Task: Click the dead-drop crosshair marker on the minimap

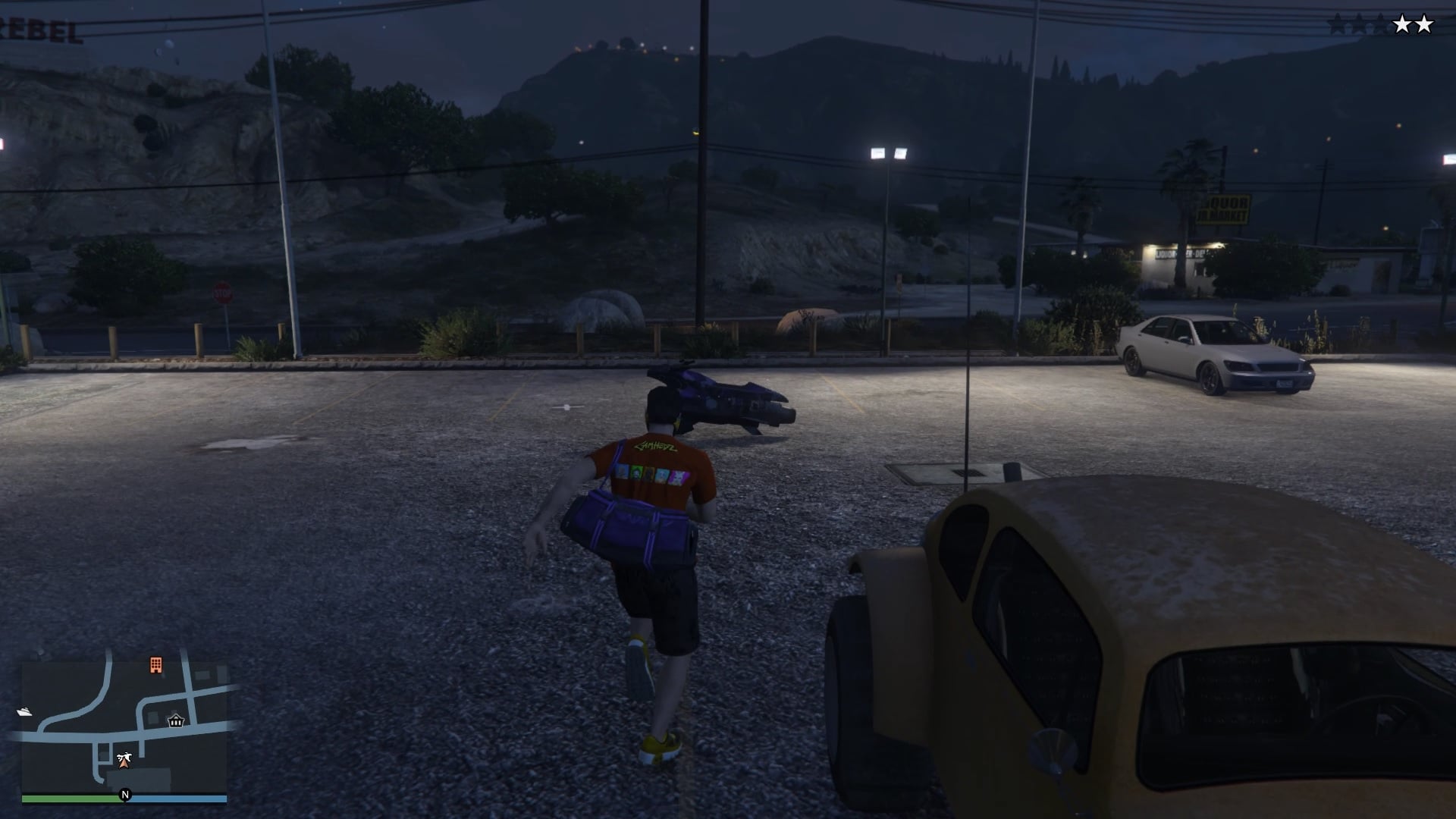Action: pos(125,756)
